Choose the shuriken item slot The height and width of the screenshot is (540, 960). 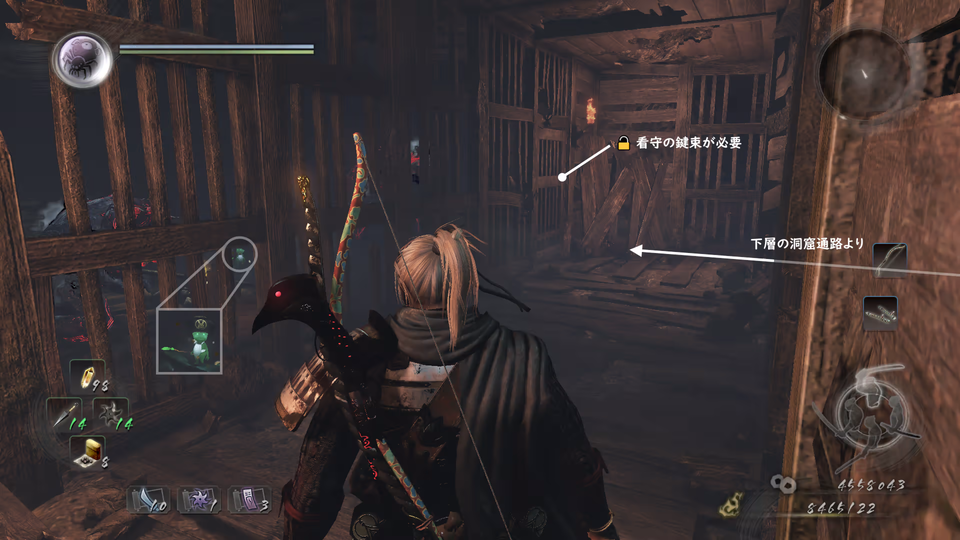click(110, 413)
